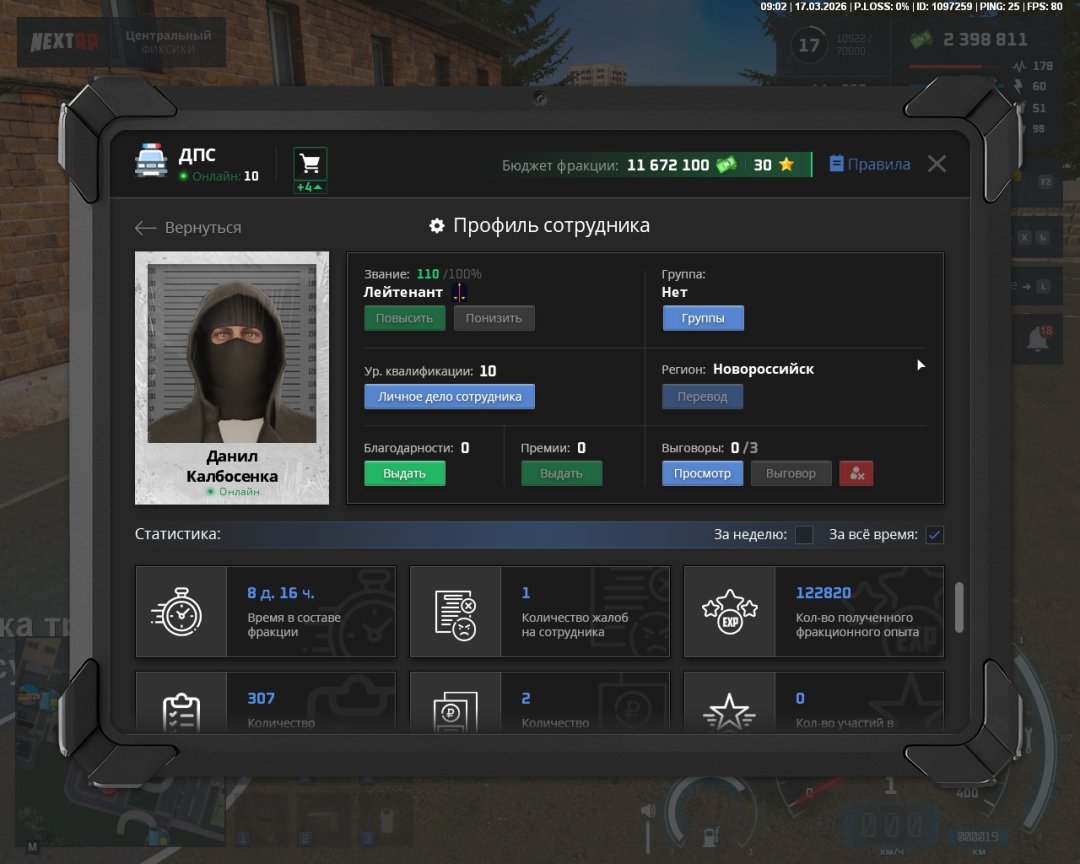
Task: Give a commendation with green Выдать button
Action: coord(404,473)
